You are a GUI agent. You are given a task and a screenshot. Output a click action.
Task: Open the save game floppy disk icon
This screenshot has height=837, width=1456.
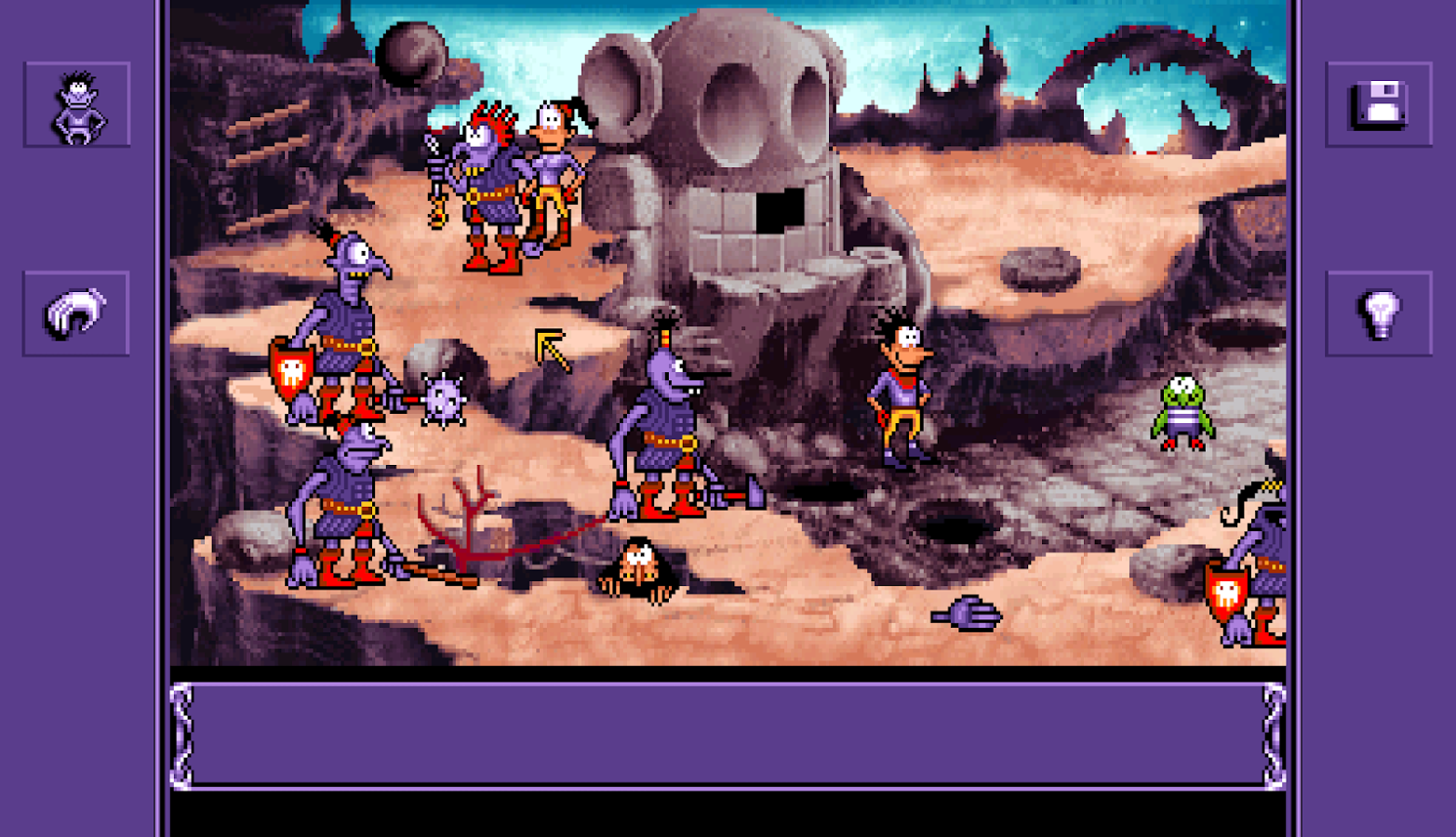(x=1379, y=102)
